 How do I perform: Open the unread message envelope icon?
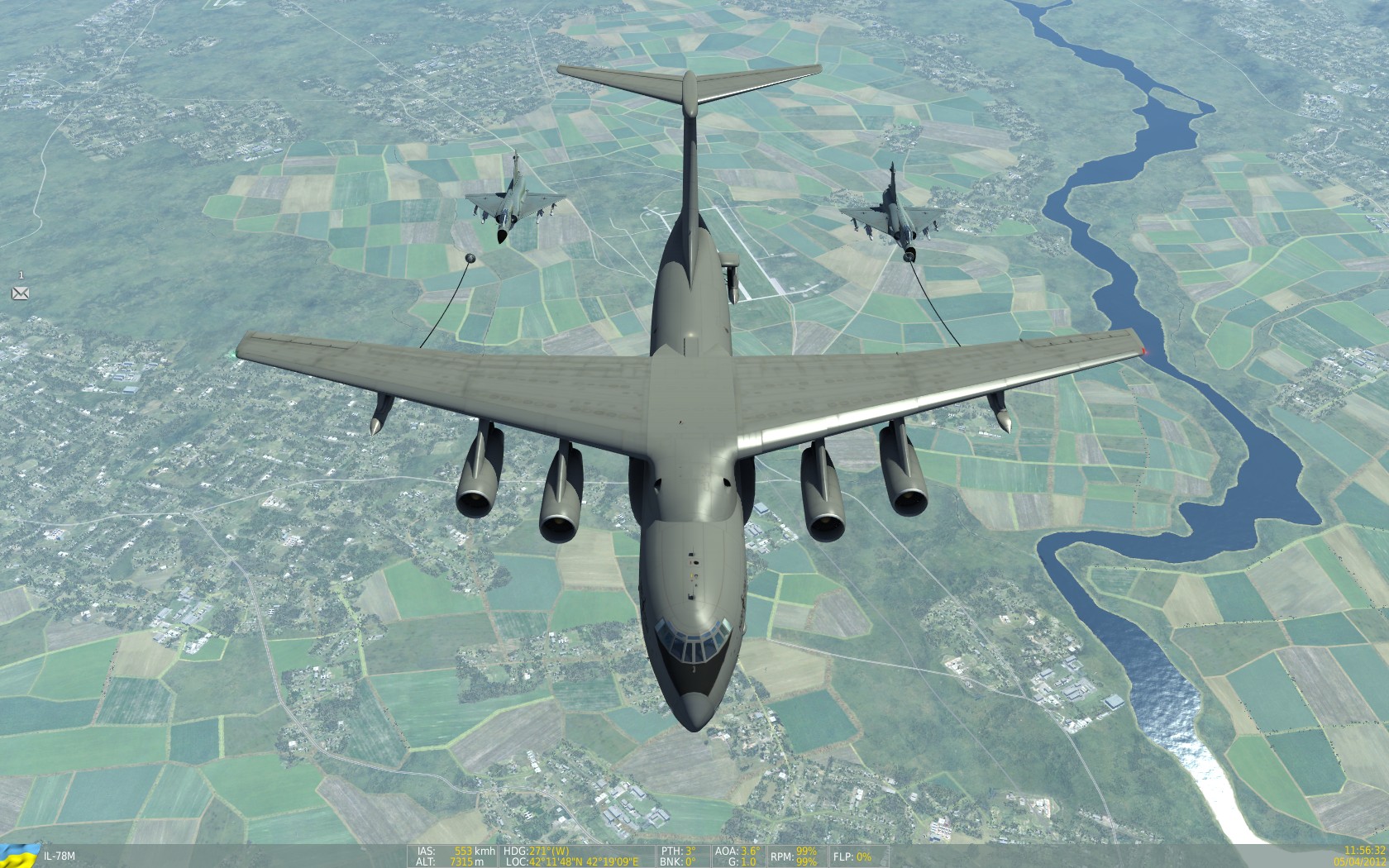[20, 293]
